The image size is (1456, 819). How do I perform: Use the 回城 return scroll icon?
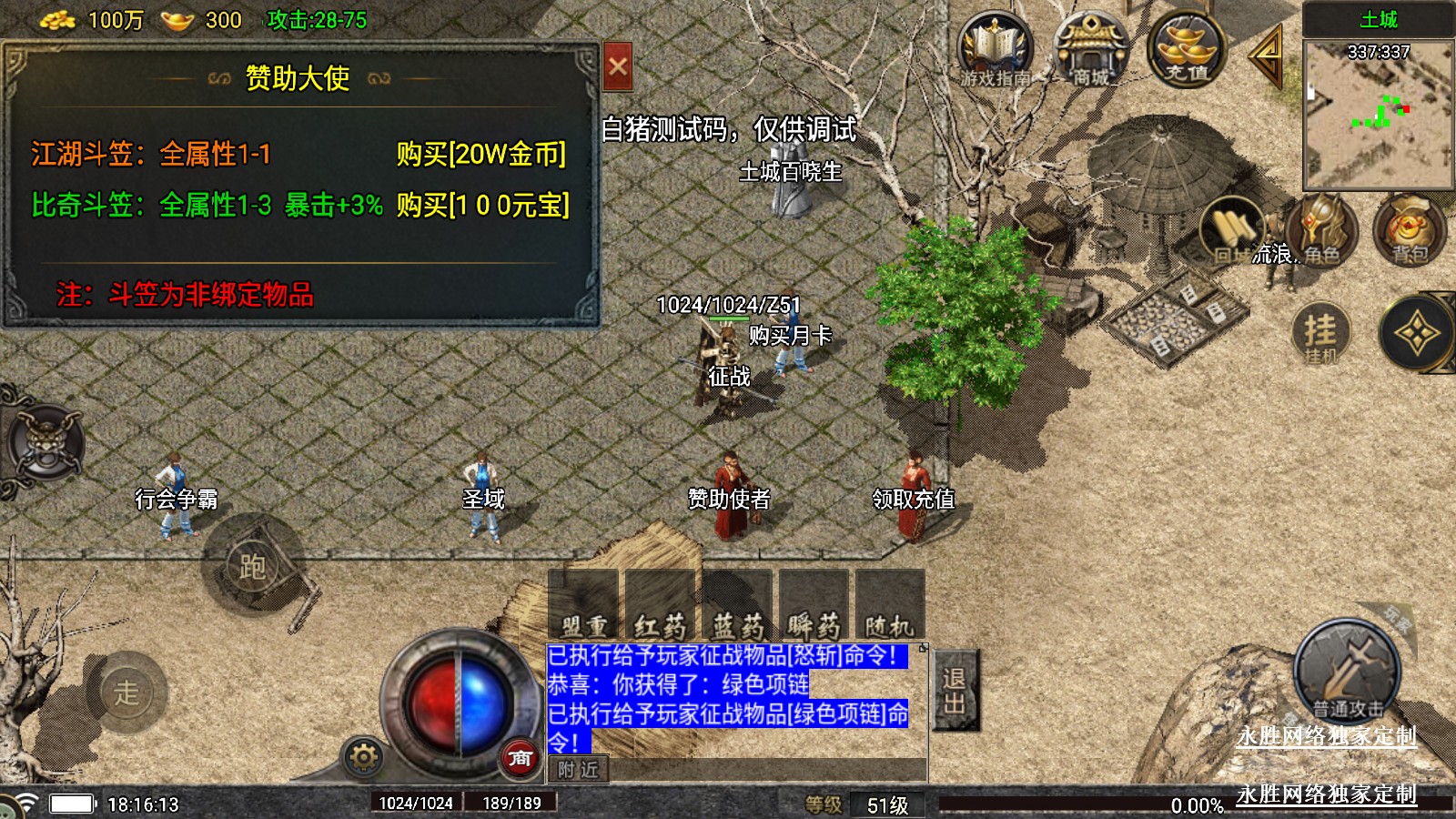click(x=1232, y=232)
